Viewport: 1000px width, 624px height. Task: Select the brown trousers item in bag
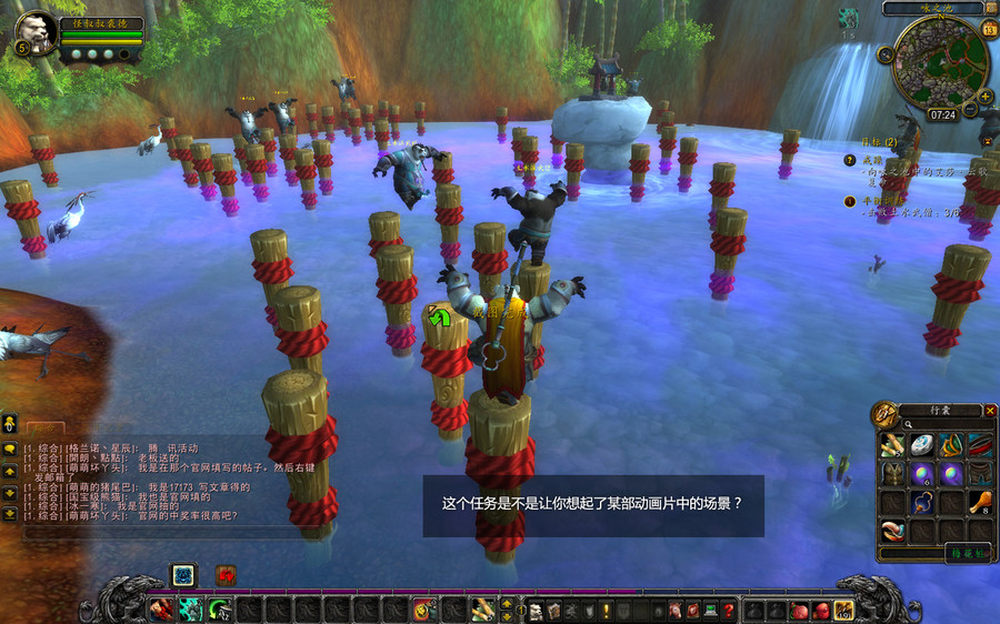pos(982,473)
